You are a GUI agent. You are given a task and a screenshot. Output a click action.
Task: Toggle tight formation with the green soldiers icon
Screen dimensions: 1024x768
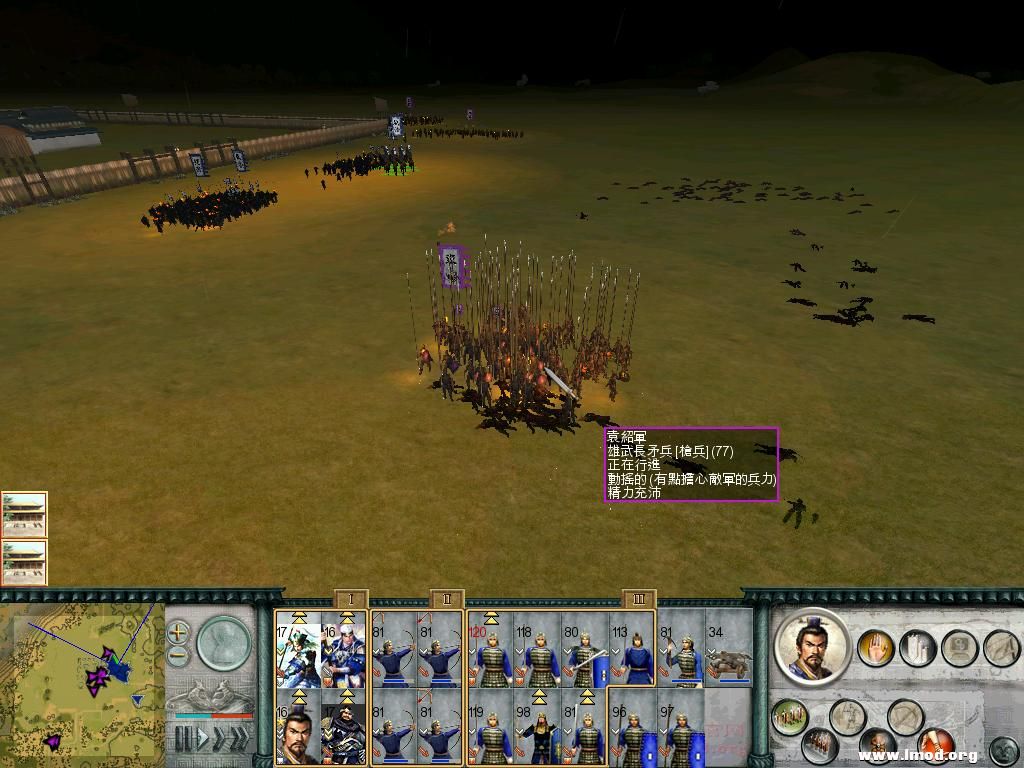click(789, 716)
